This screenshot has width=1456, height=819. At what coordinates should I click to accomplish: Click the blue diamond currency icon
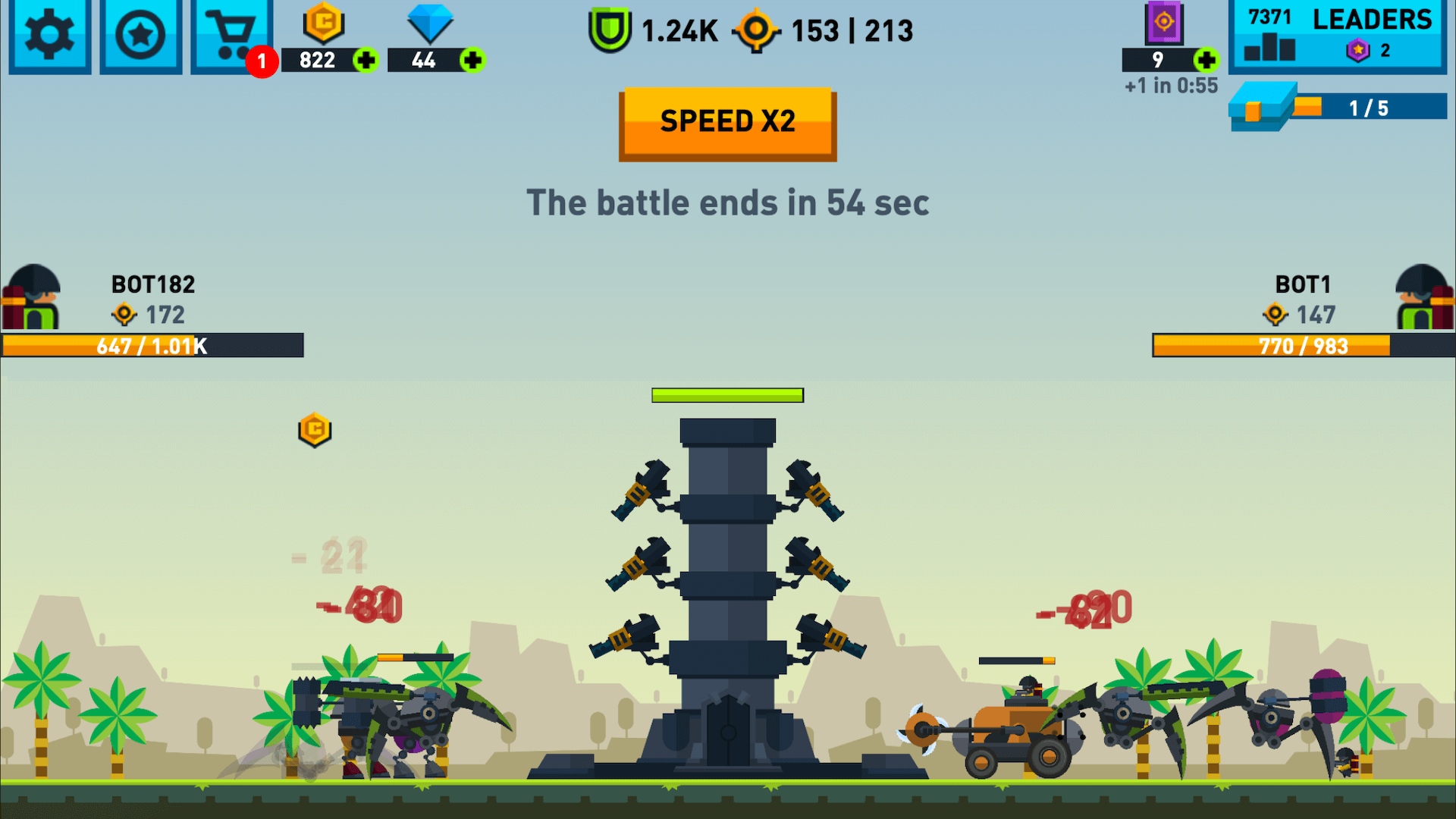tap(430, 24)
